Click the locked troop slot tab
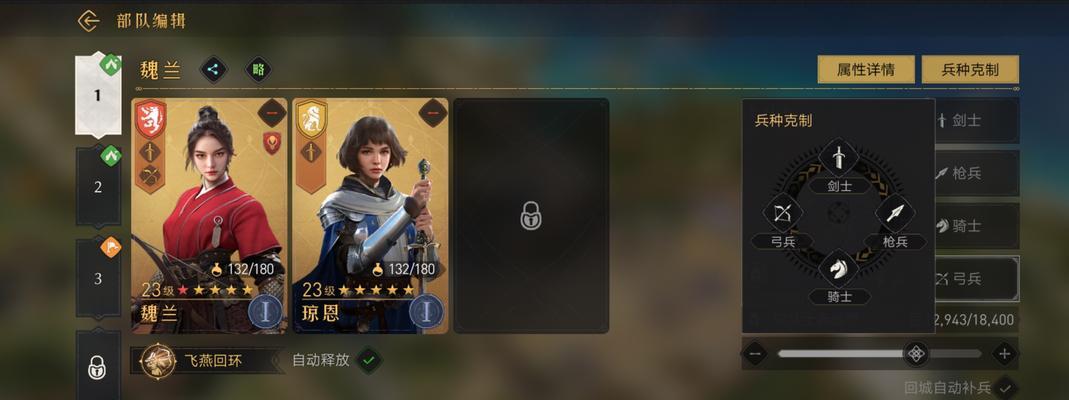1069x400 pixels. tap(98, 367)
